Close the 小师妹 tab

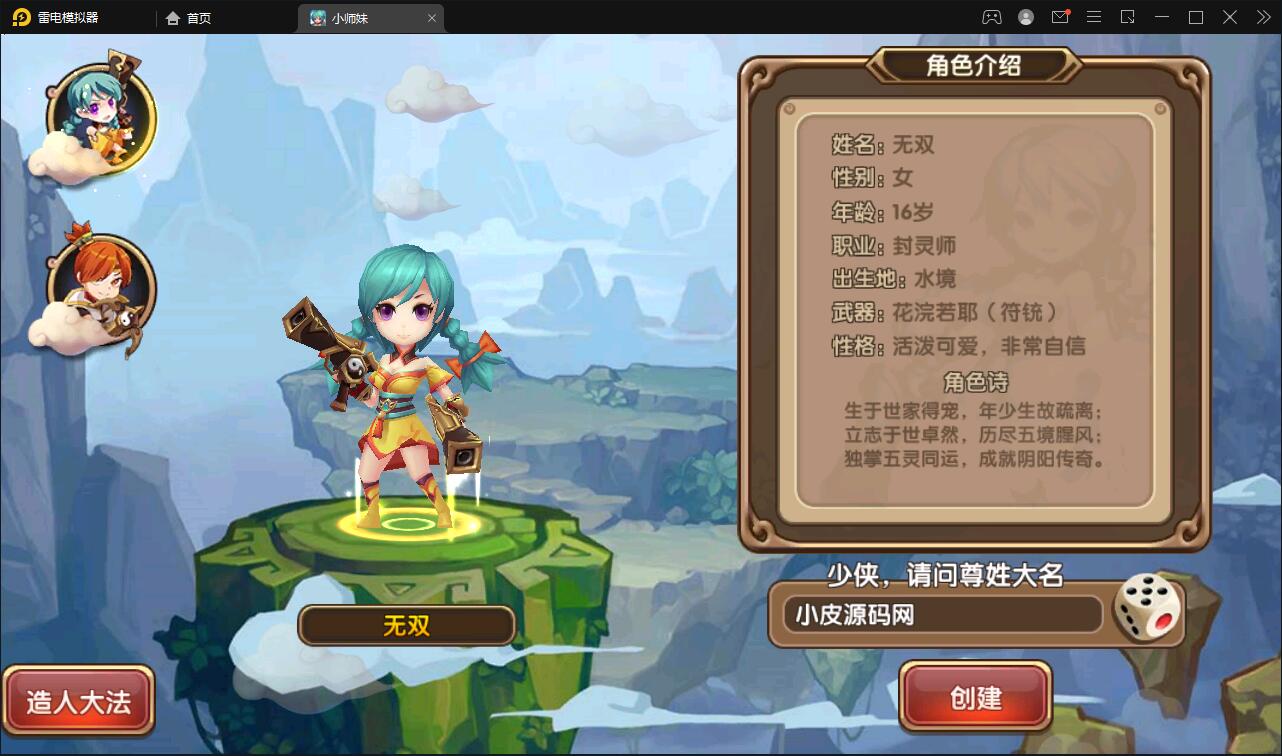(x=432, y=17)
